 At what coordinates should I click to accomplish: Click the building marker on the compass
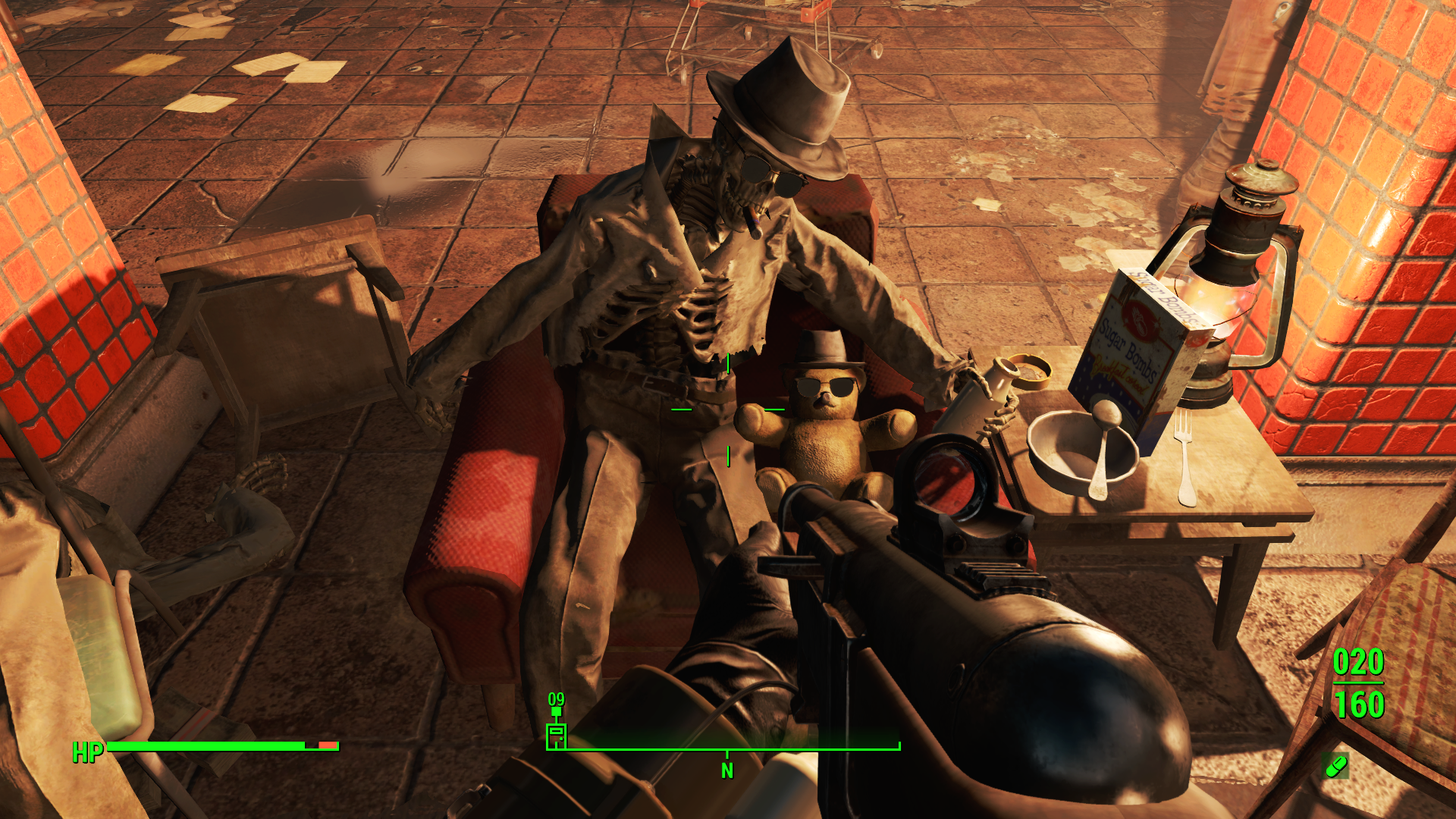(x=557, y=735)
